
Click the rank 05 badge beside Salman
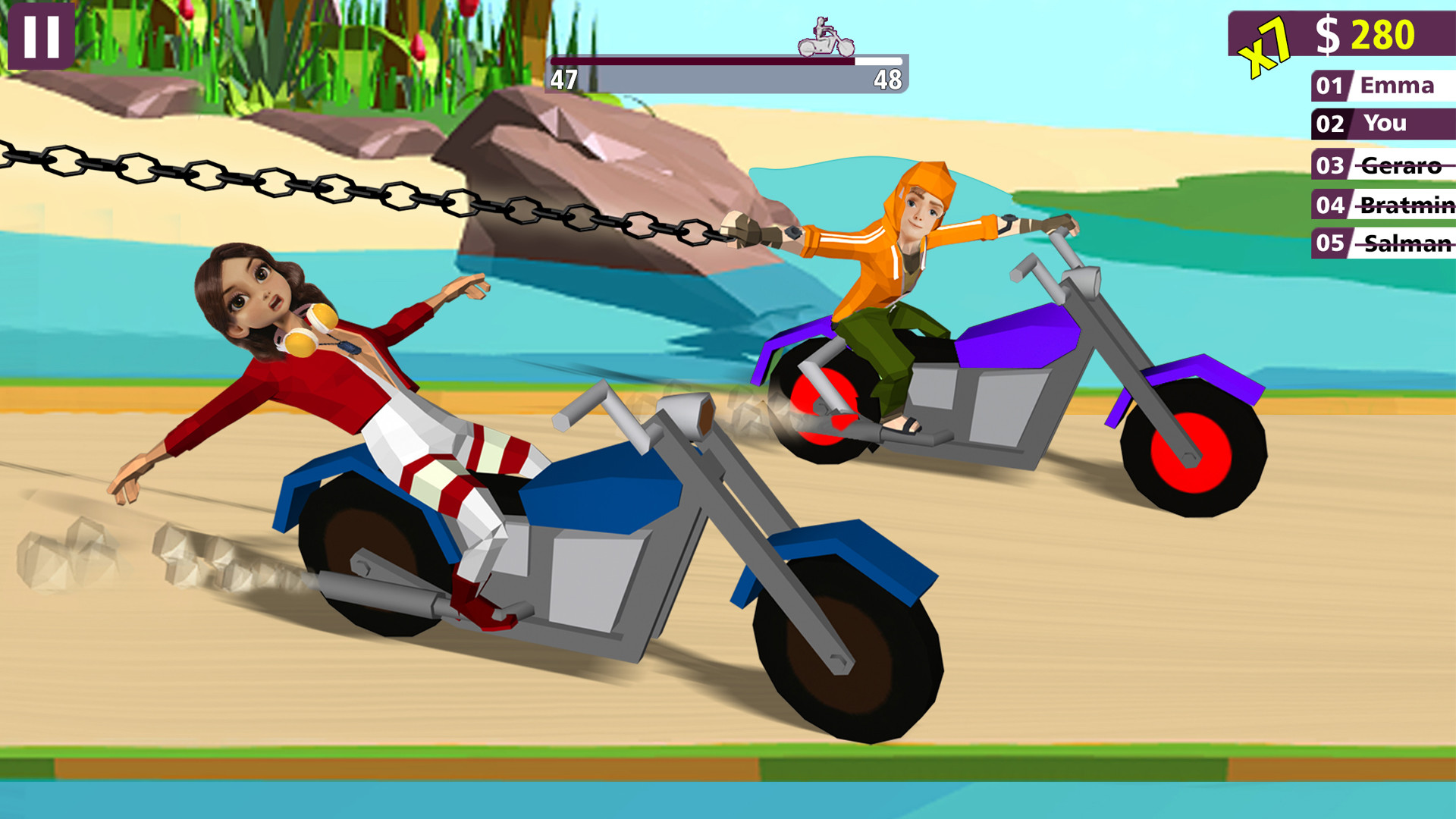coord(1331,244)
